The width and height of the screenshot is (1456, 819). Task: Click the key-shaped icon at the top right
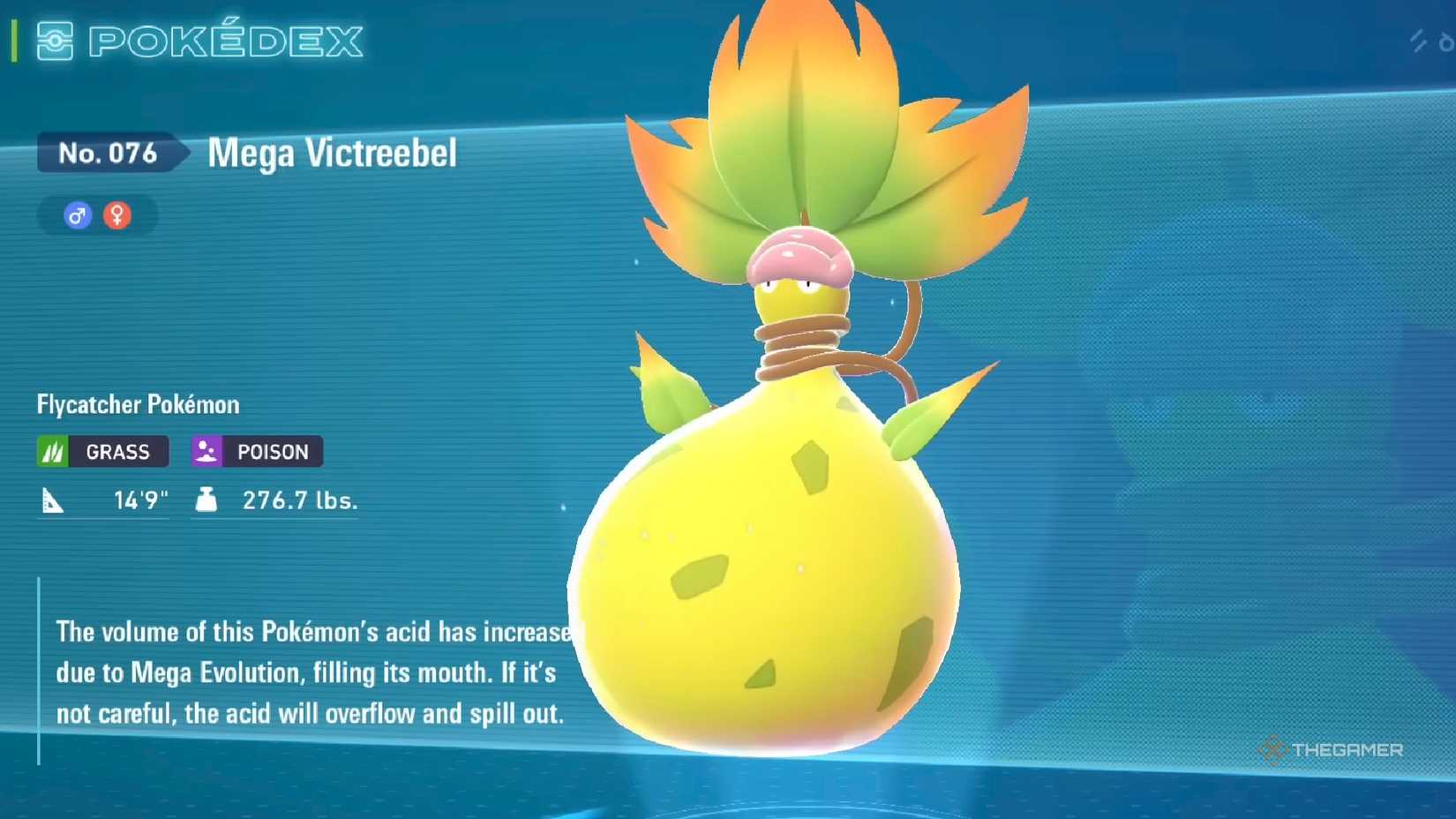click(x=1446, y=42)
